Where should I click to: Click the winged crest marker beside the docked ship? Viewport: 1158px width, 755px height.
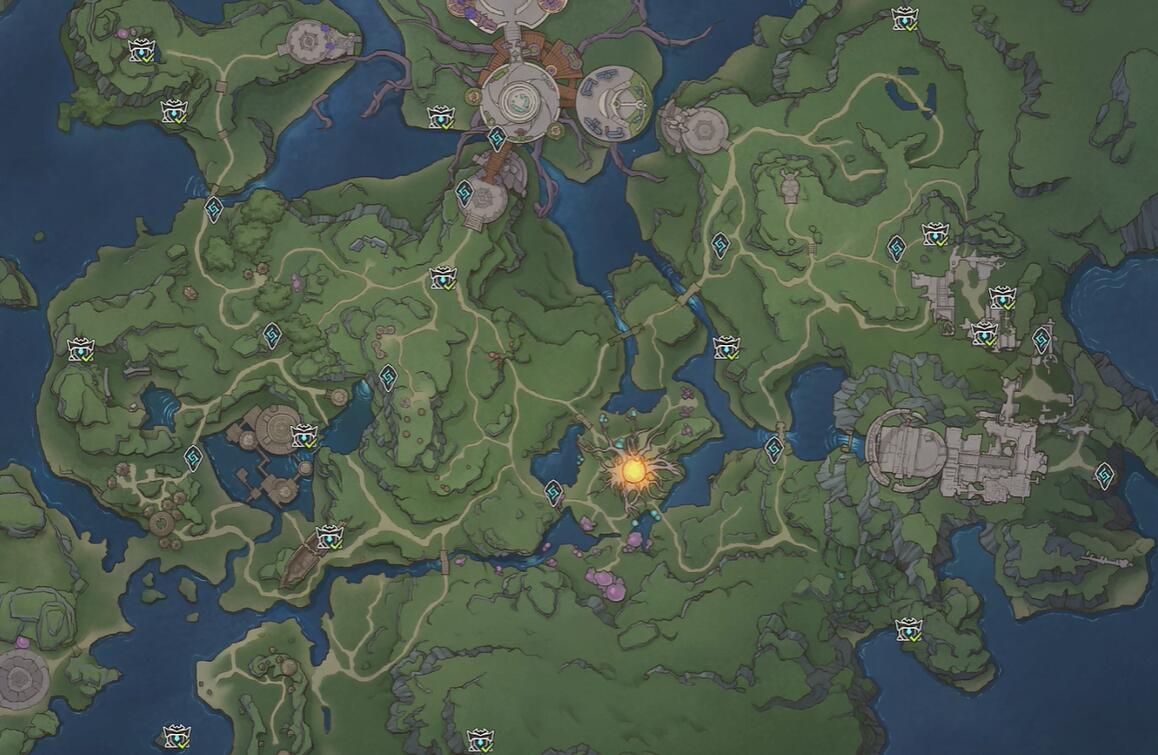(x=329, y=537)
